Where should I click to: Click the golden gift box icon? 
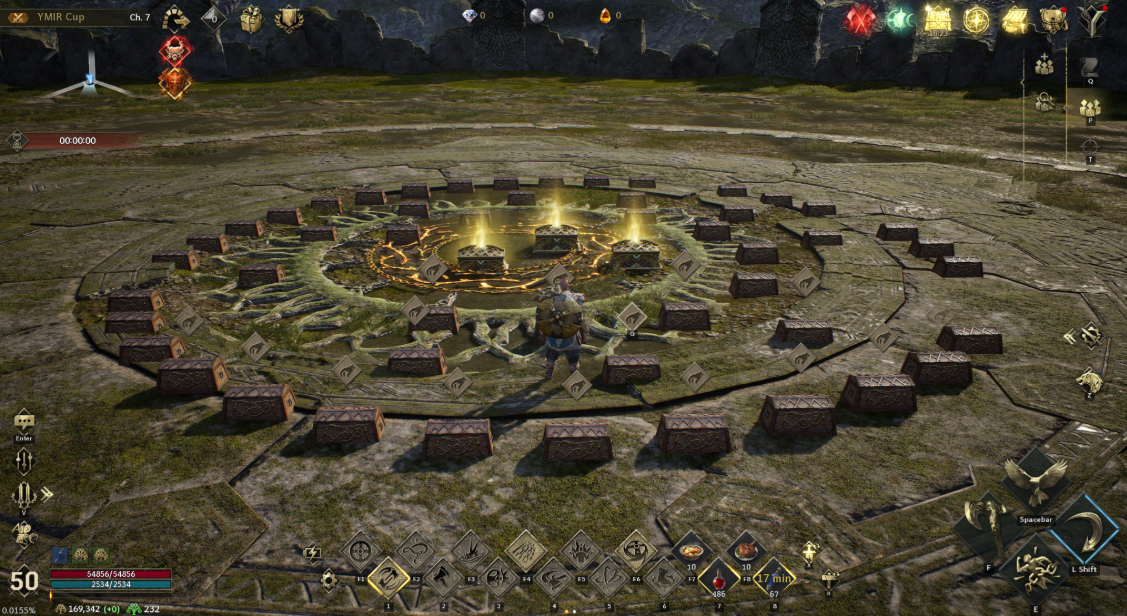point(251,19)
